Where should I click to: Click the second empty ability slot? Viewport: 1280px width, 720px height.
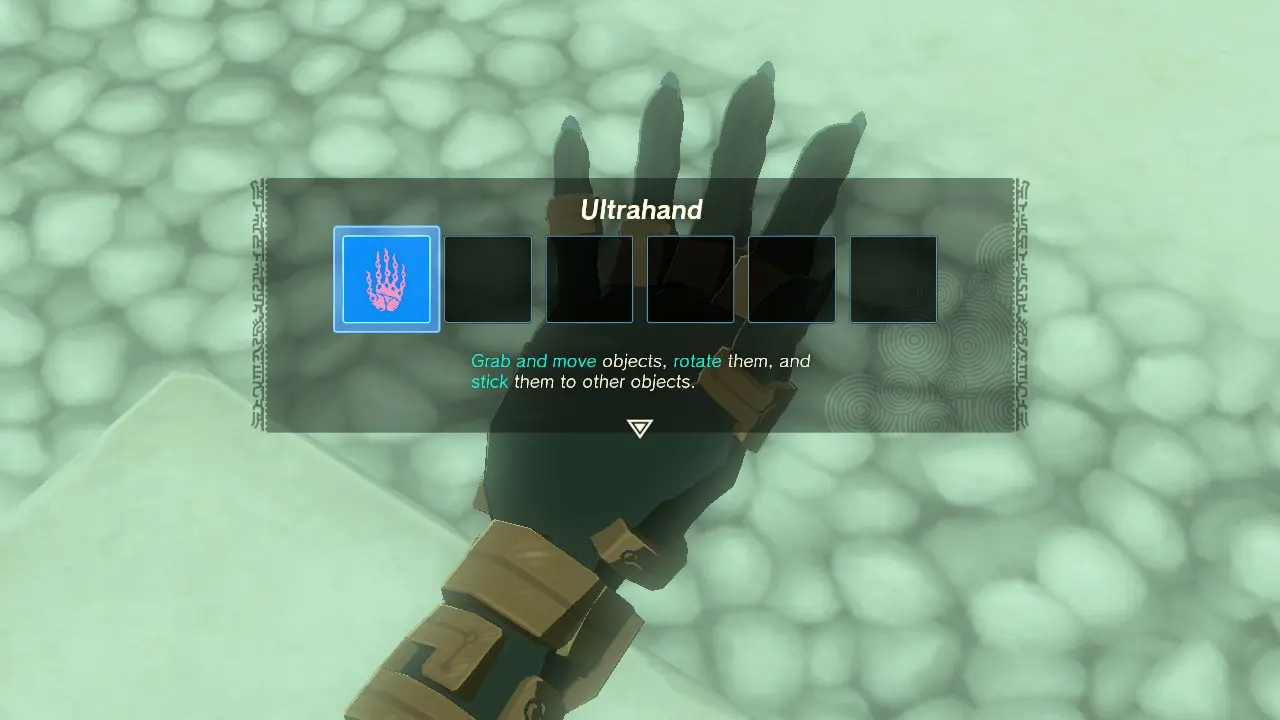(x=488, y=279)
